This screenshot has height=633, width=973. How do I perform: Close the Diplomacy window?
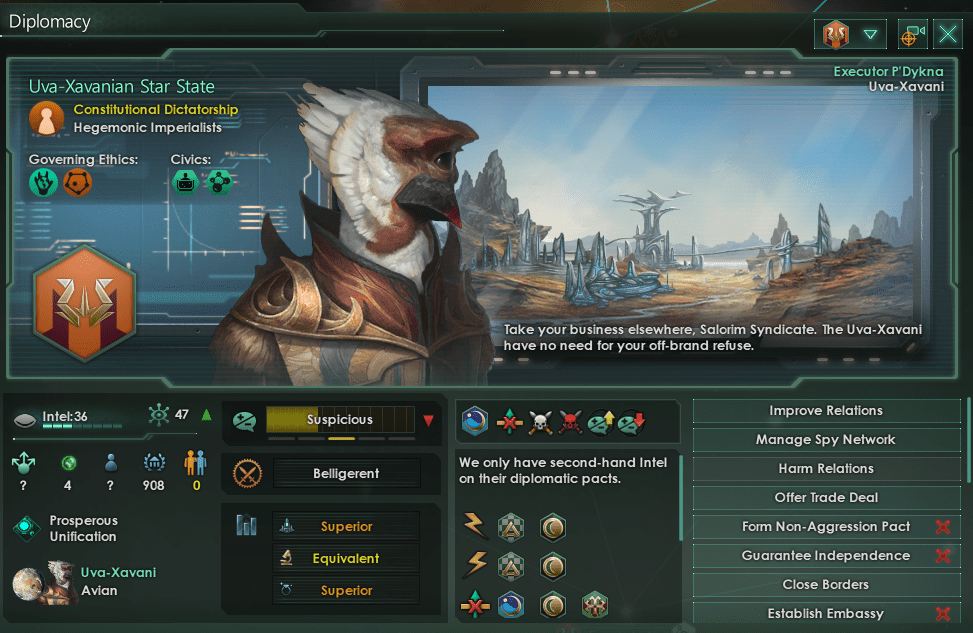tap(948, 35)
